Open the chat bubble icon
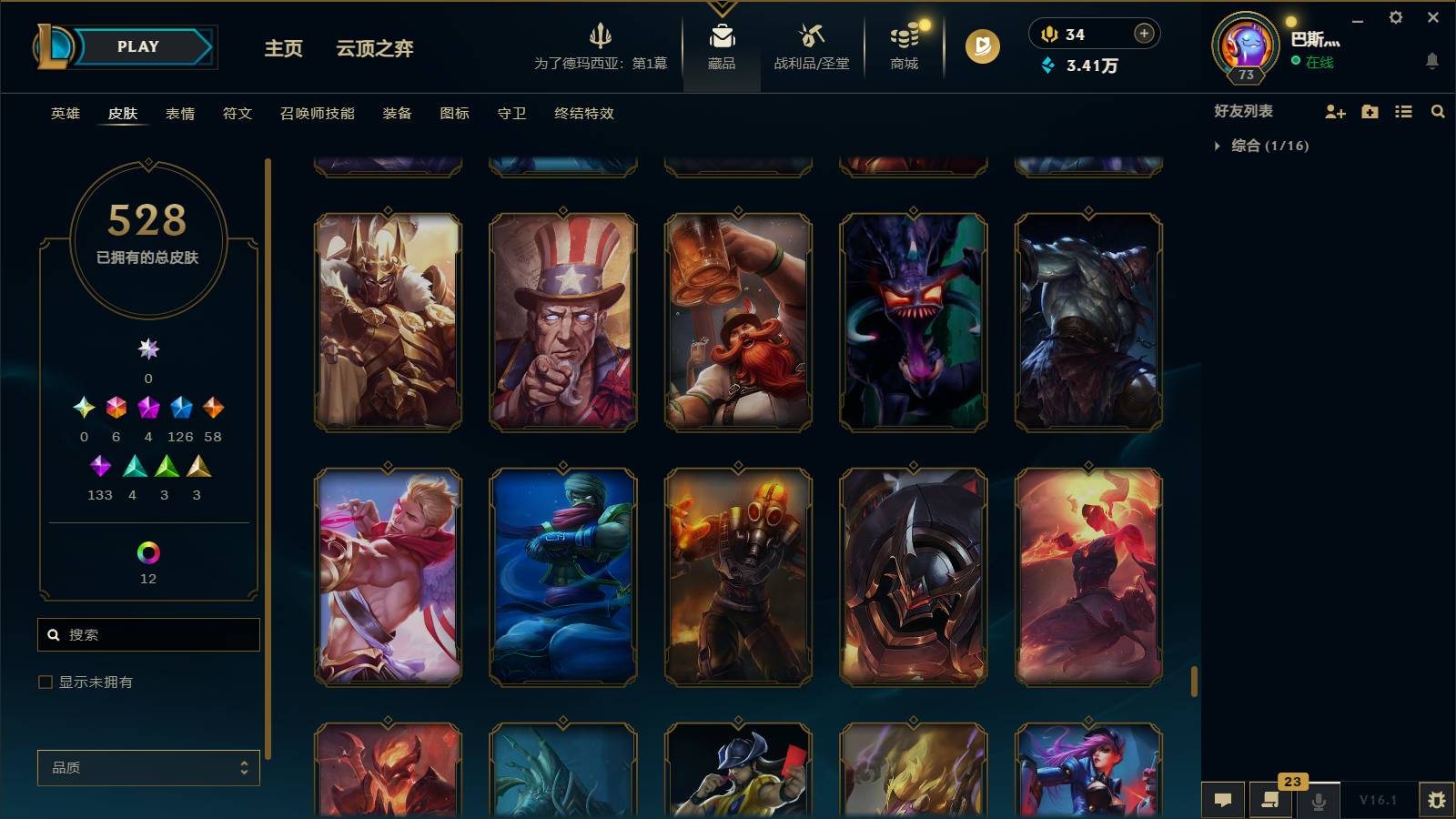This screenshot has height=819, width=1456. tap(1223, 801)
